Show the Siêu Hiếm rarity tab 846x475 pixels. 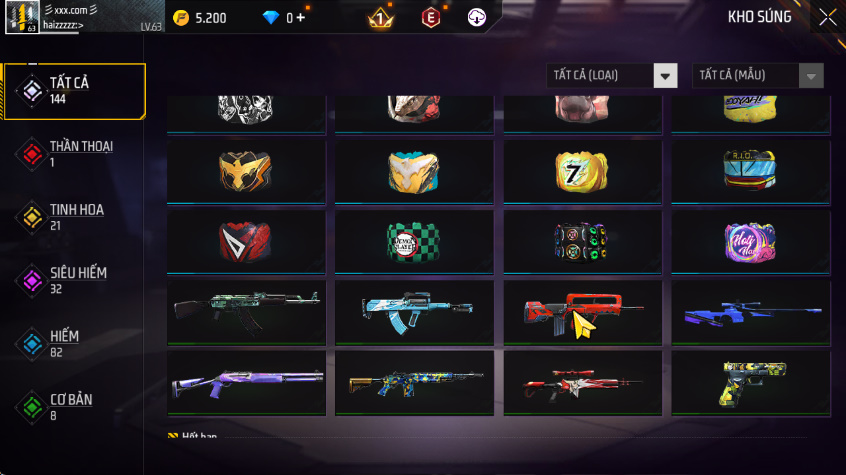[x=74, y=280]
